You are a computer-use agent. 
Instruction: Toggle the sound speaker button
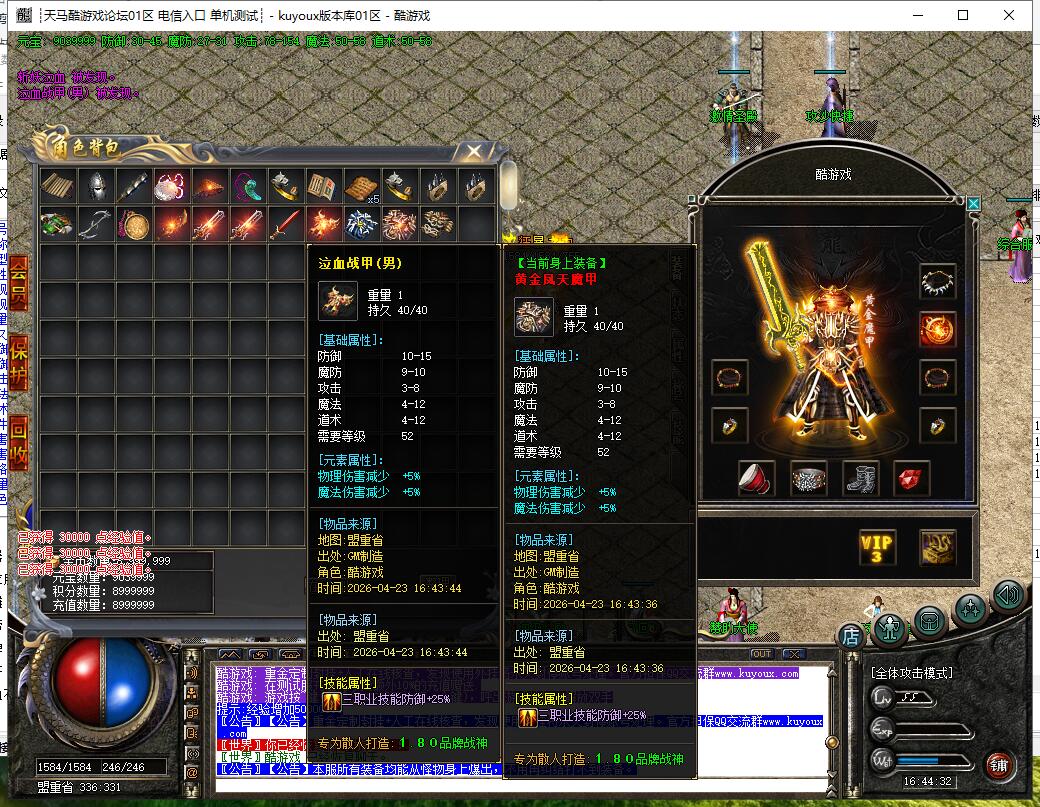(1009, 597)
